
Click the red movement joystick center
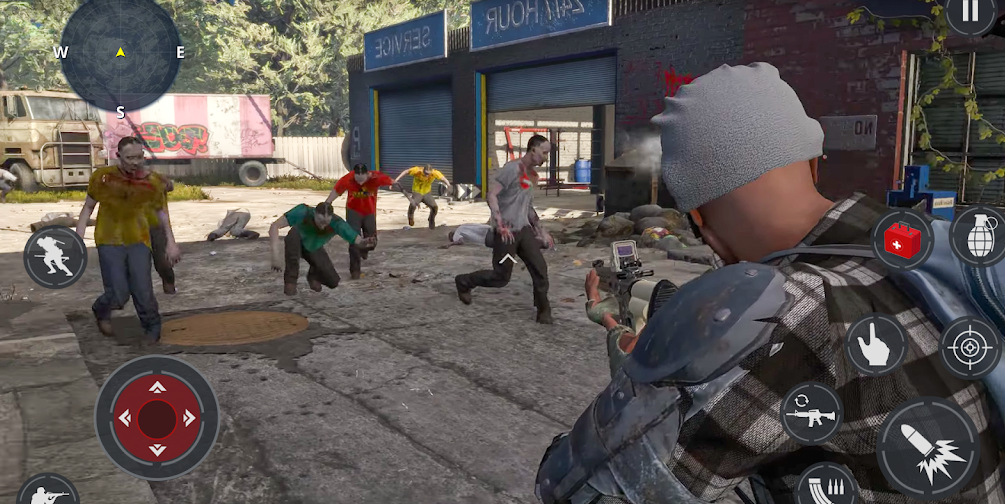tap(157, 417)
